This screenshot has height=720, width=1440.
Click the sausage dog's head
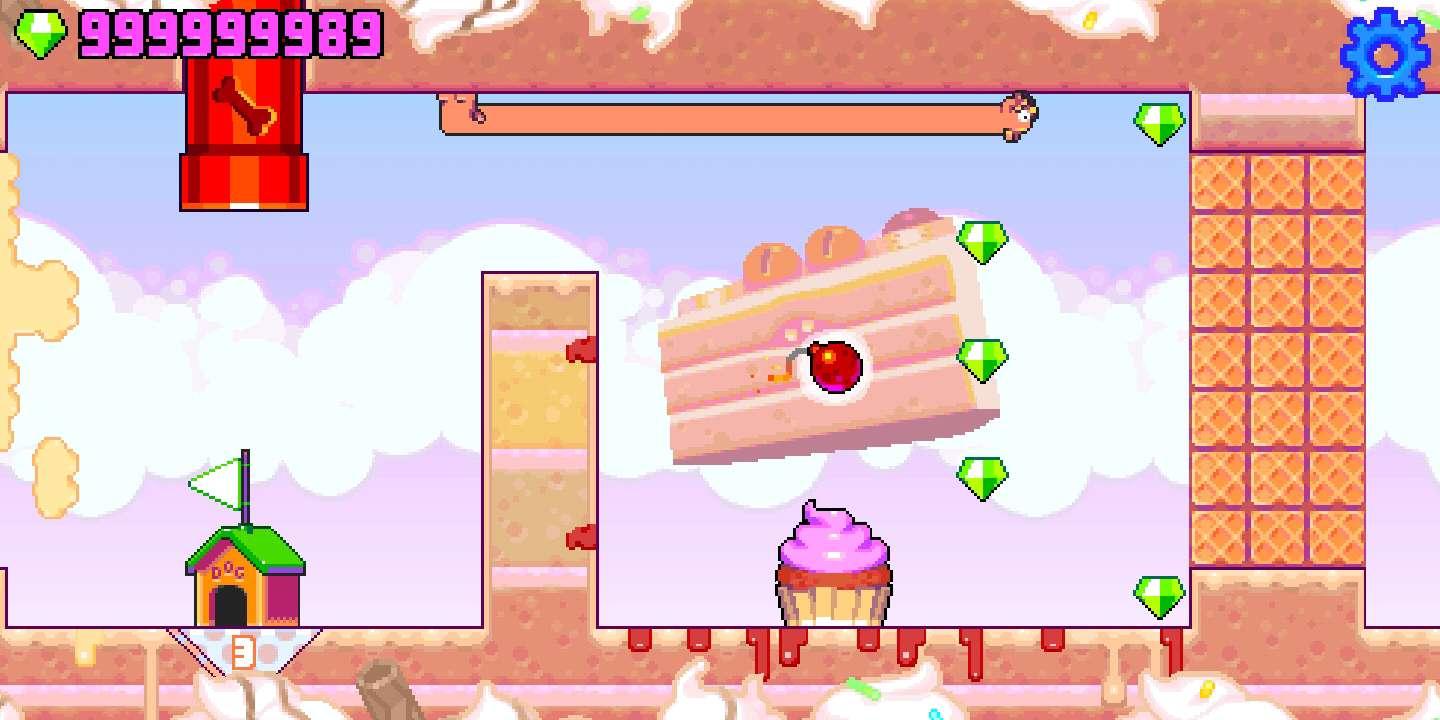click(x=1020, y=113)
